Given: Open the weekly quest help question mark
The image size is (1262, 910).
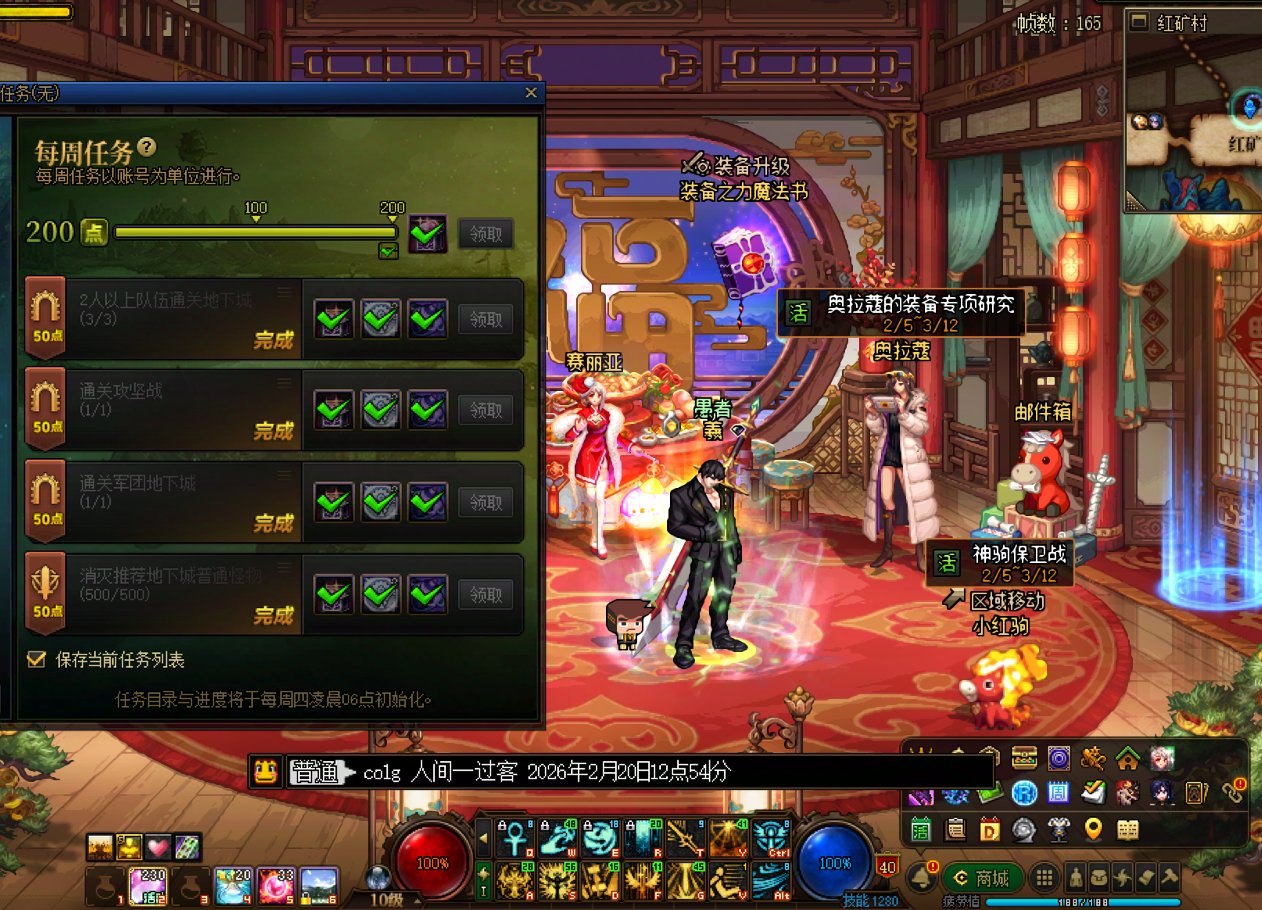Looking at the screenshot, I should 147,148.
